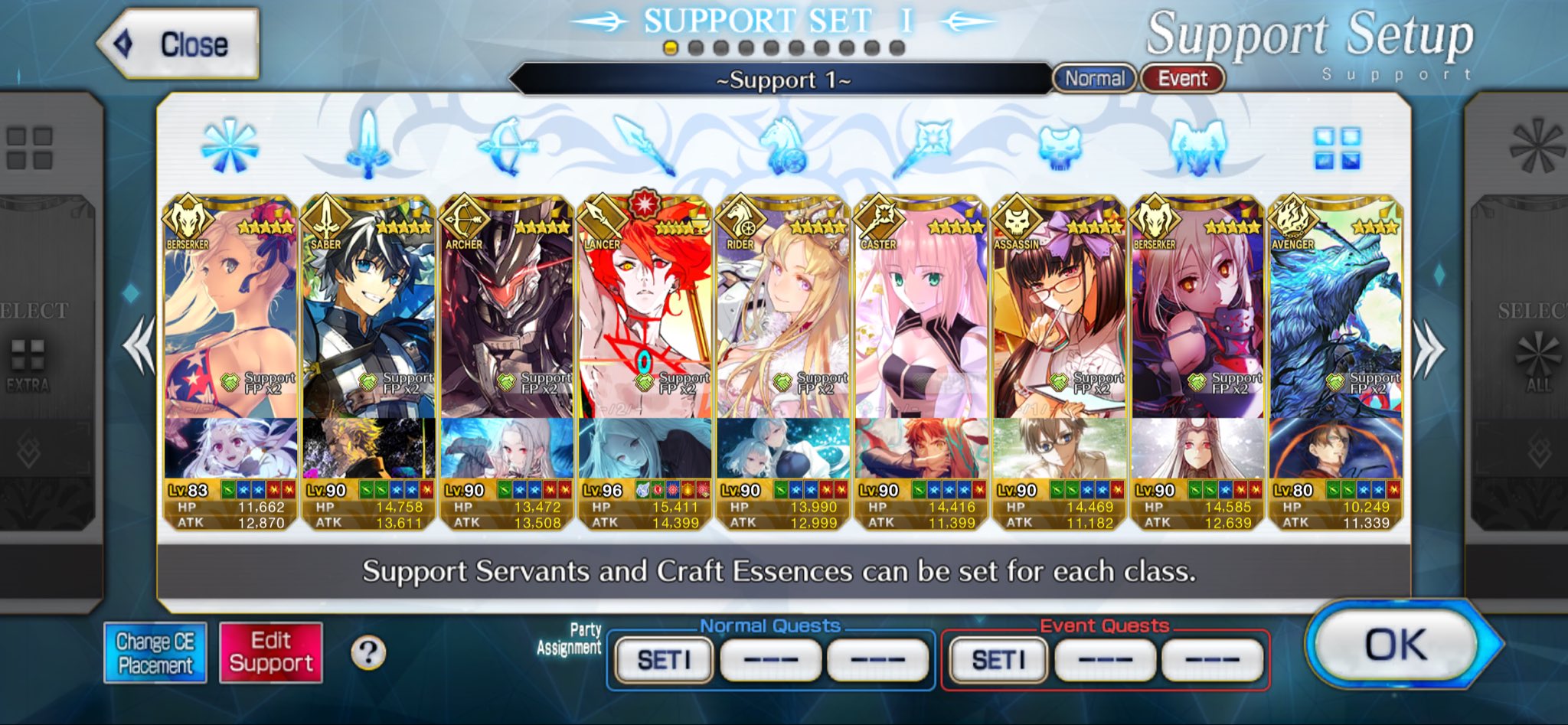Image resolution: width=1568 pixels, height=725 pixels.
Task: Choose the level 90 Berserker servant card
Action: [x=1197, y=322]
